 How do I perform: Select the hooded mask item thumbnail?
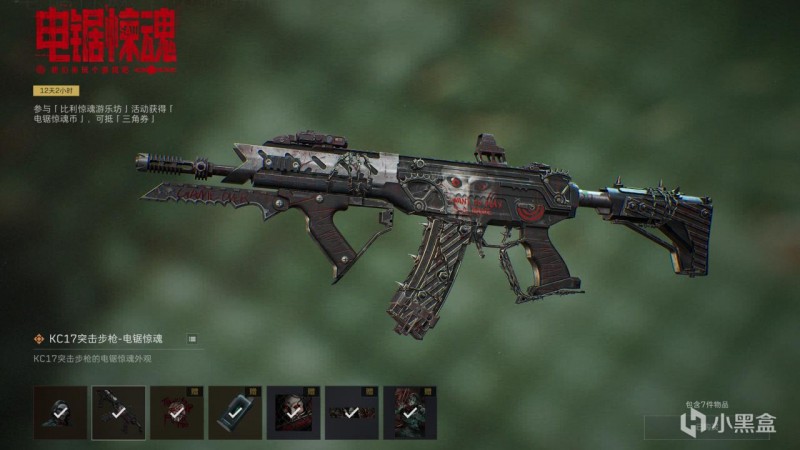[60, 413]
